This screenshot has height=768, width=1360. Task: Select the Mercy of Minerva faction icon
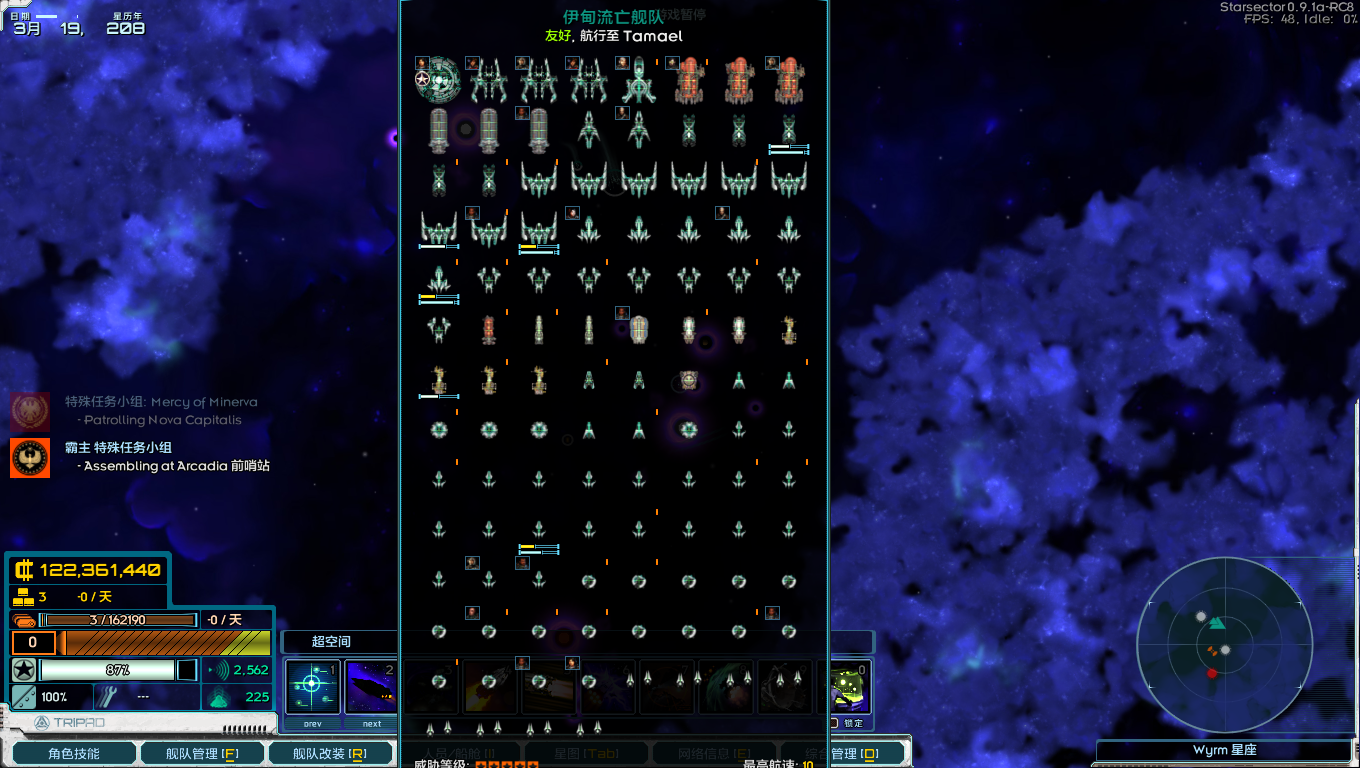pos(29,413)
